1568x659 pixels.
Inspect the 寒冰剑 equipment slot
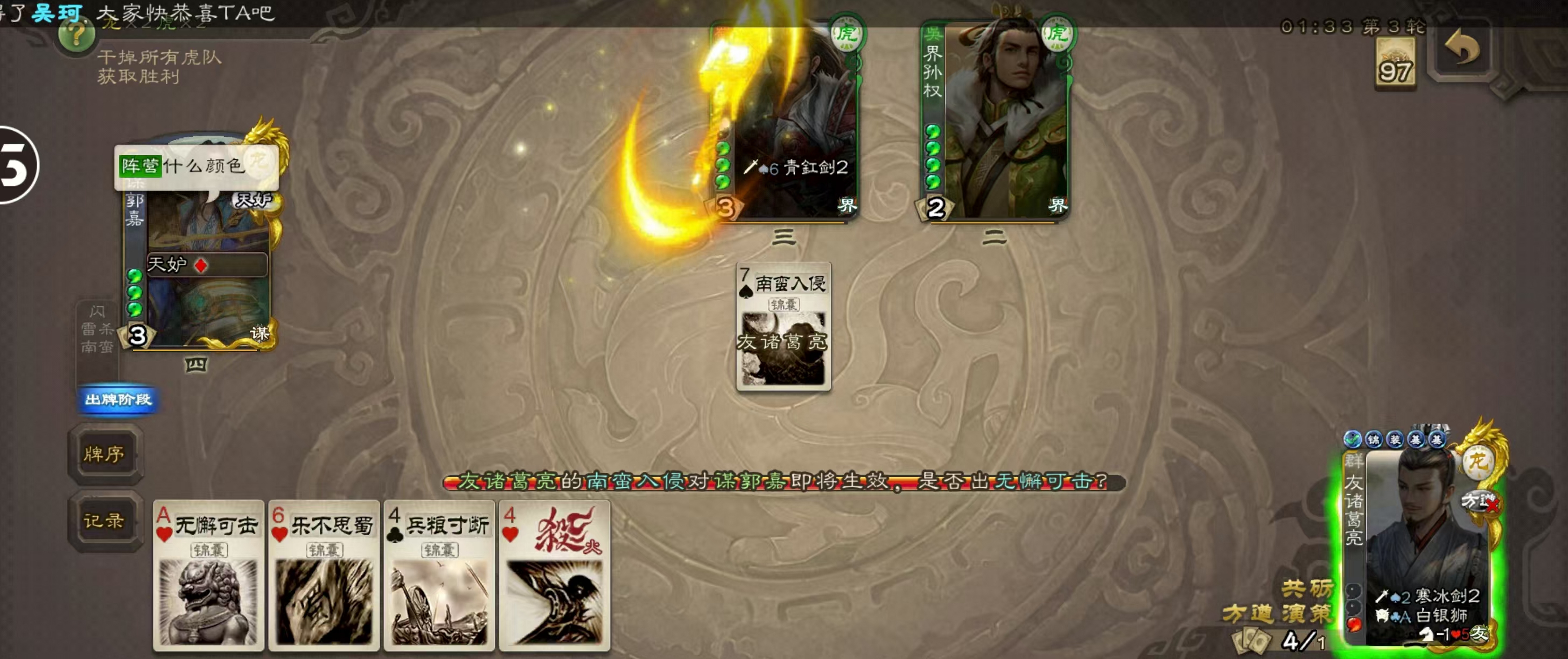click(x=1427, y=595)
